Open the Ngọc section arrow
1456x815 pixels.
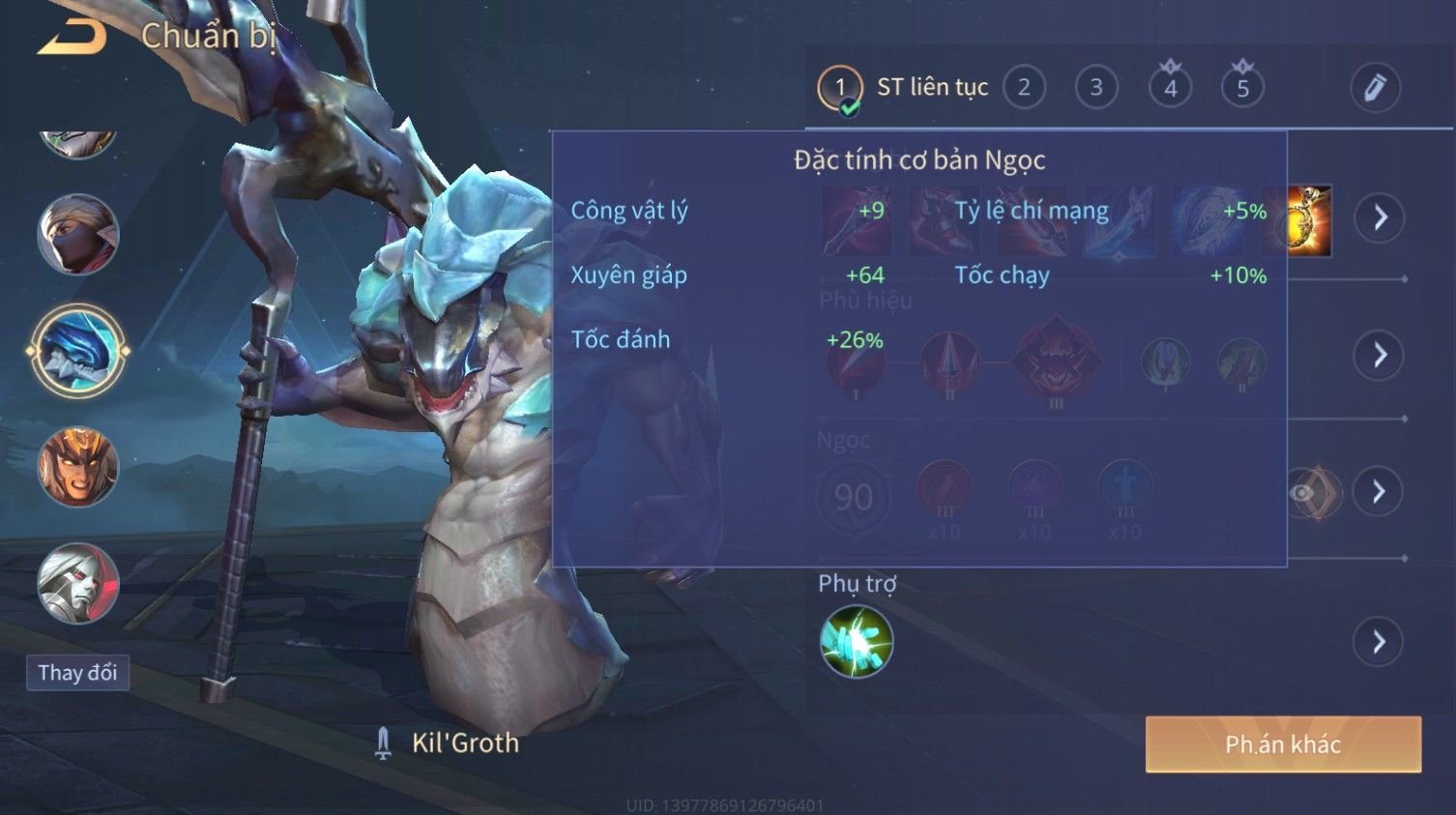pos(1379,492)
